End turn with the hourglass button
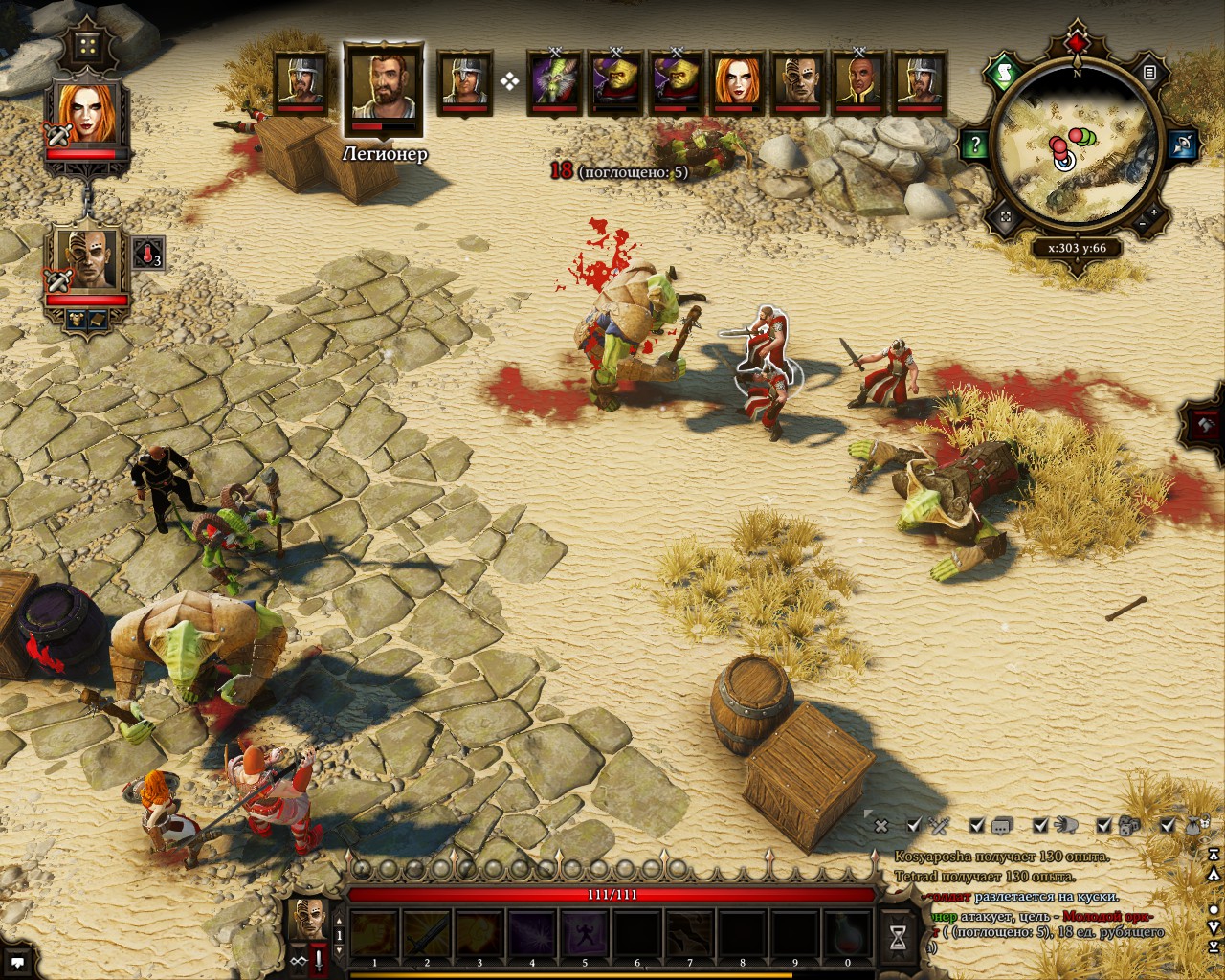Viewport: 1225px width, 980px height. click(x=899, y=935)
